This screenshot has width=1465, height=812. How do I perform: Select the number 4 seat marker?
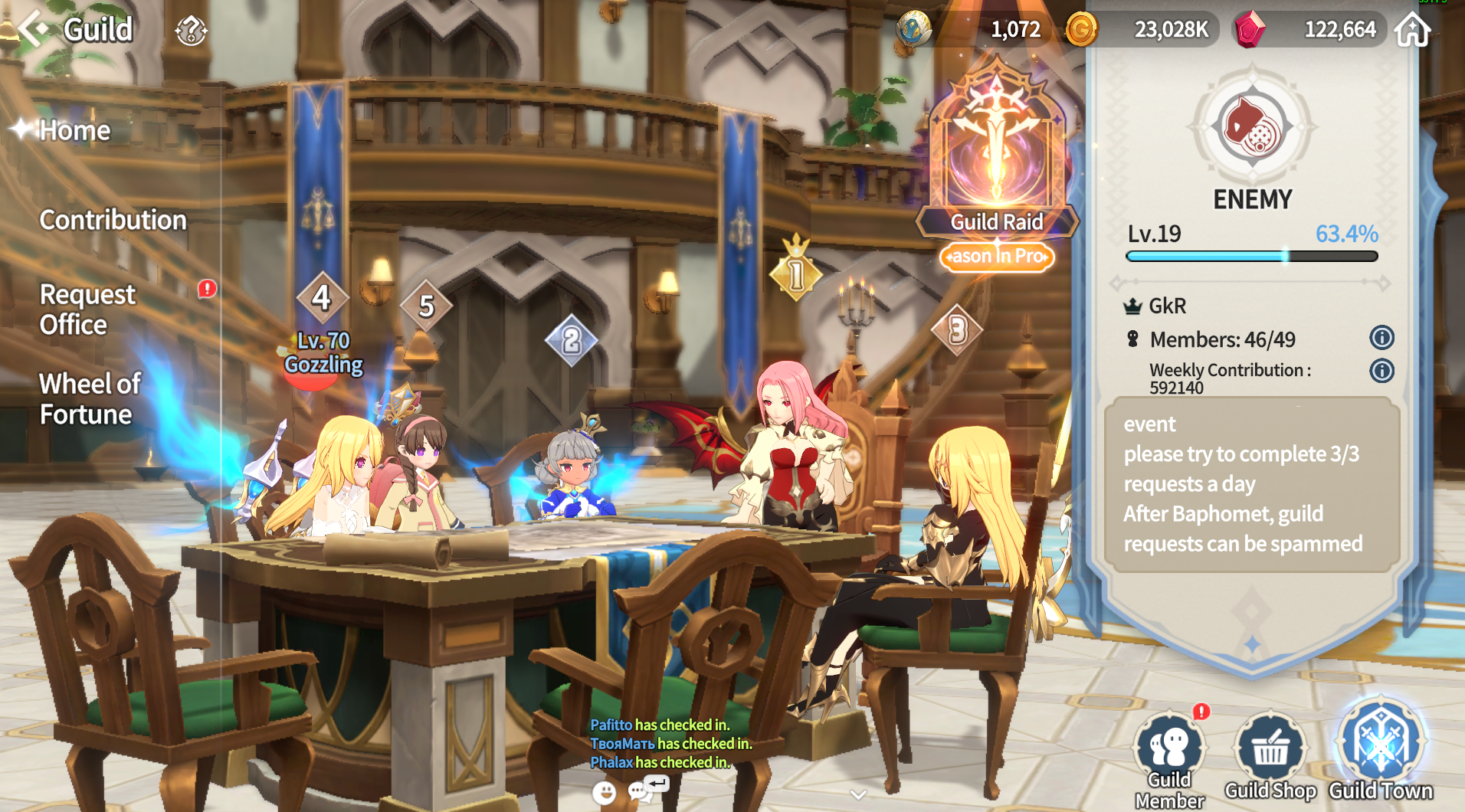point(322,298)
